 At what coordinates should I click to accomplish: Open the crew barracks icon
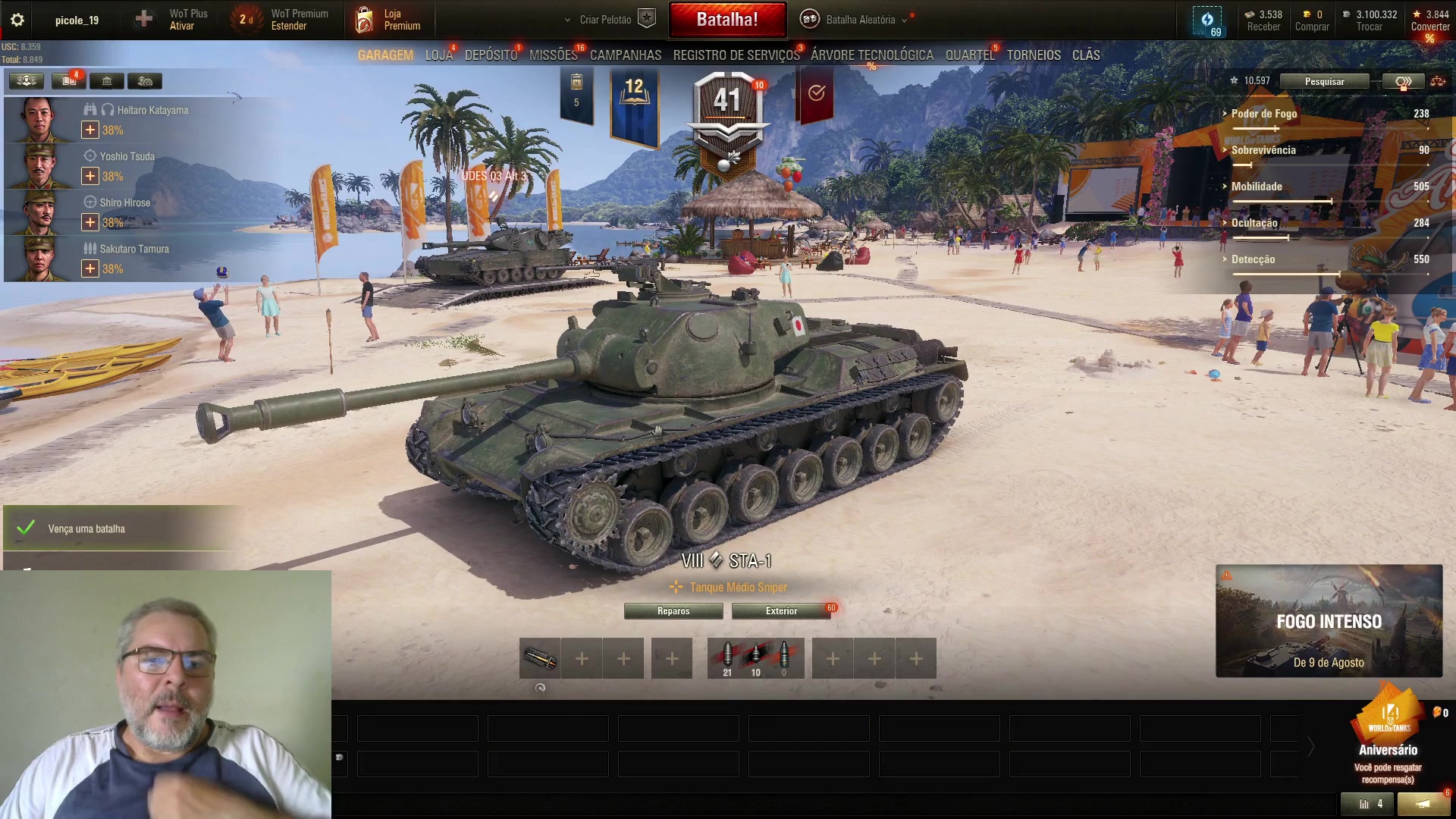point(26,81)
